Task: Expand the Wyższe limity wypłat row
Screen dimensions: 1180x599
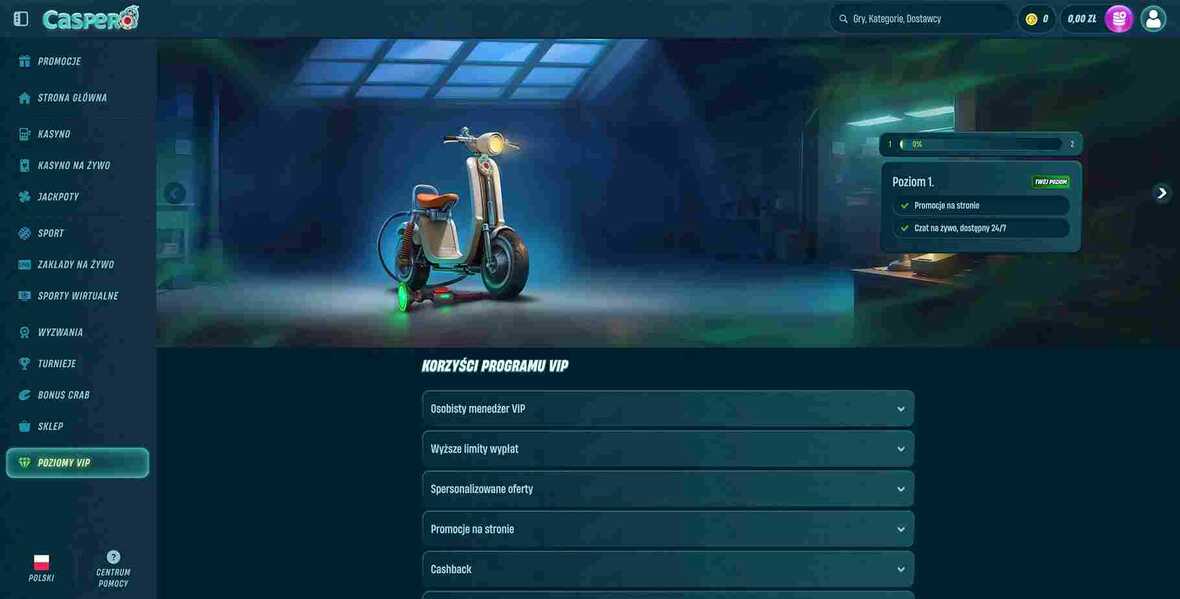Action: (667, 449)
